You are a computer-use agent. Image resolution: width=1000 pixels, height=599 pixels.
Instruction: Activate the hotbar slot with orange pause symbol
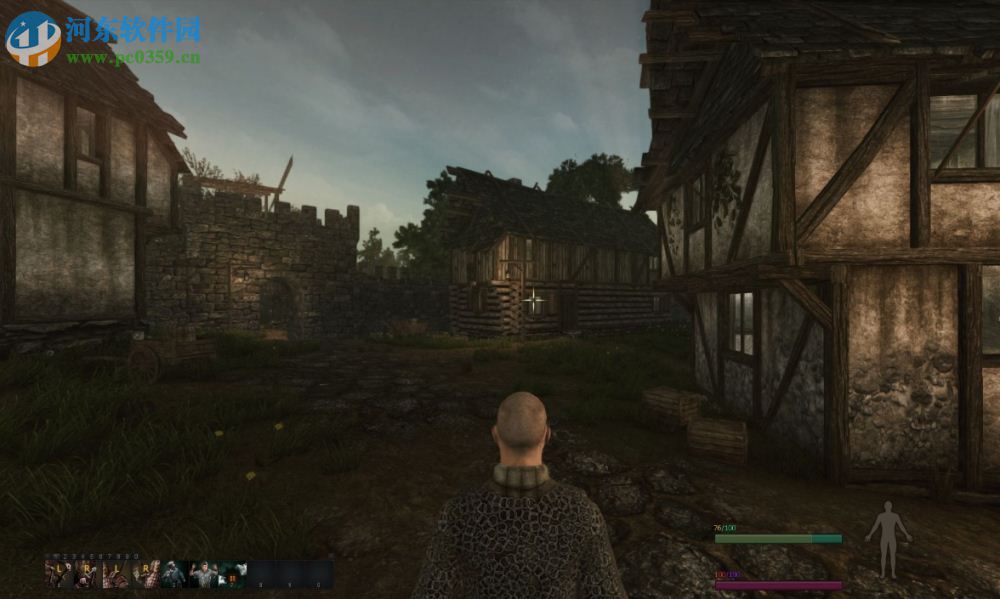click(233, 573)
